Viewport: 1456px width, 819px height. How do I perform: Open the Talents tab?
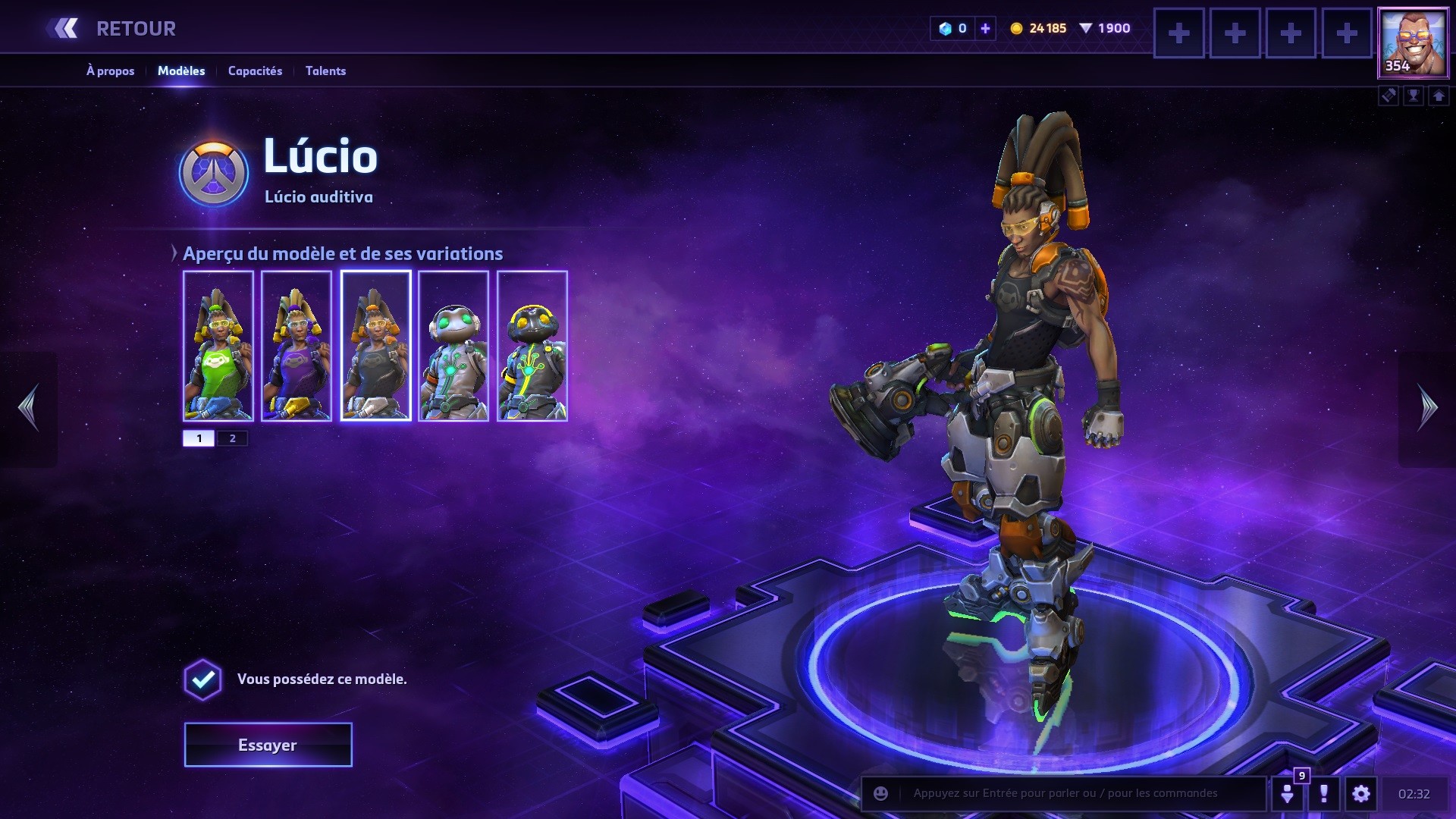(325, 71)
